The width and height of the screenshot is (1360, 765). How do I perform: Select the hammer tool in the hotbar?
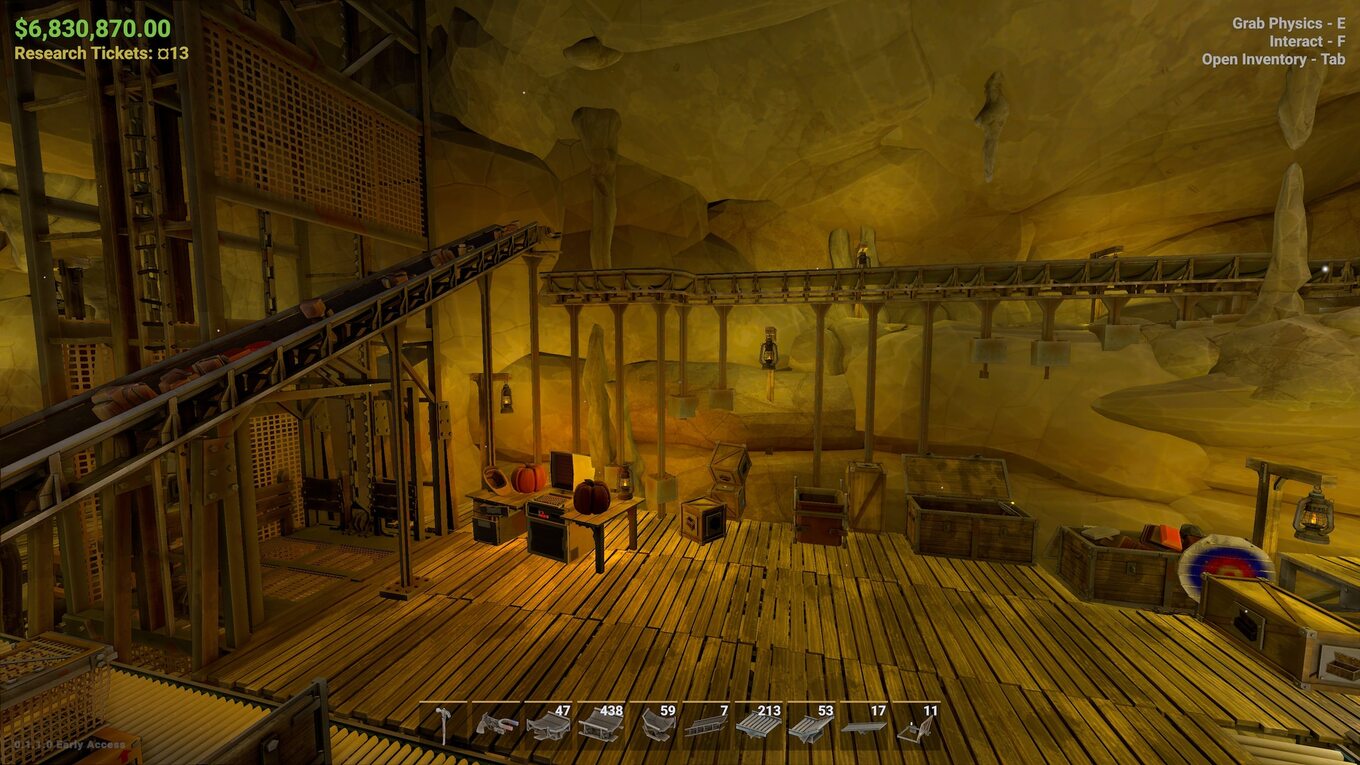(x=443, y=724)
